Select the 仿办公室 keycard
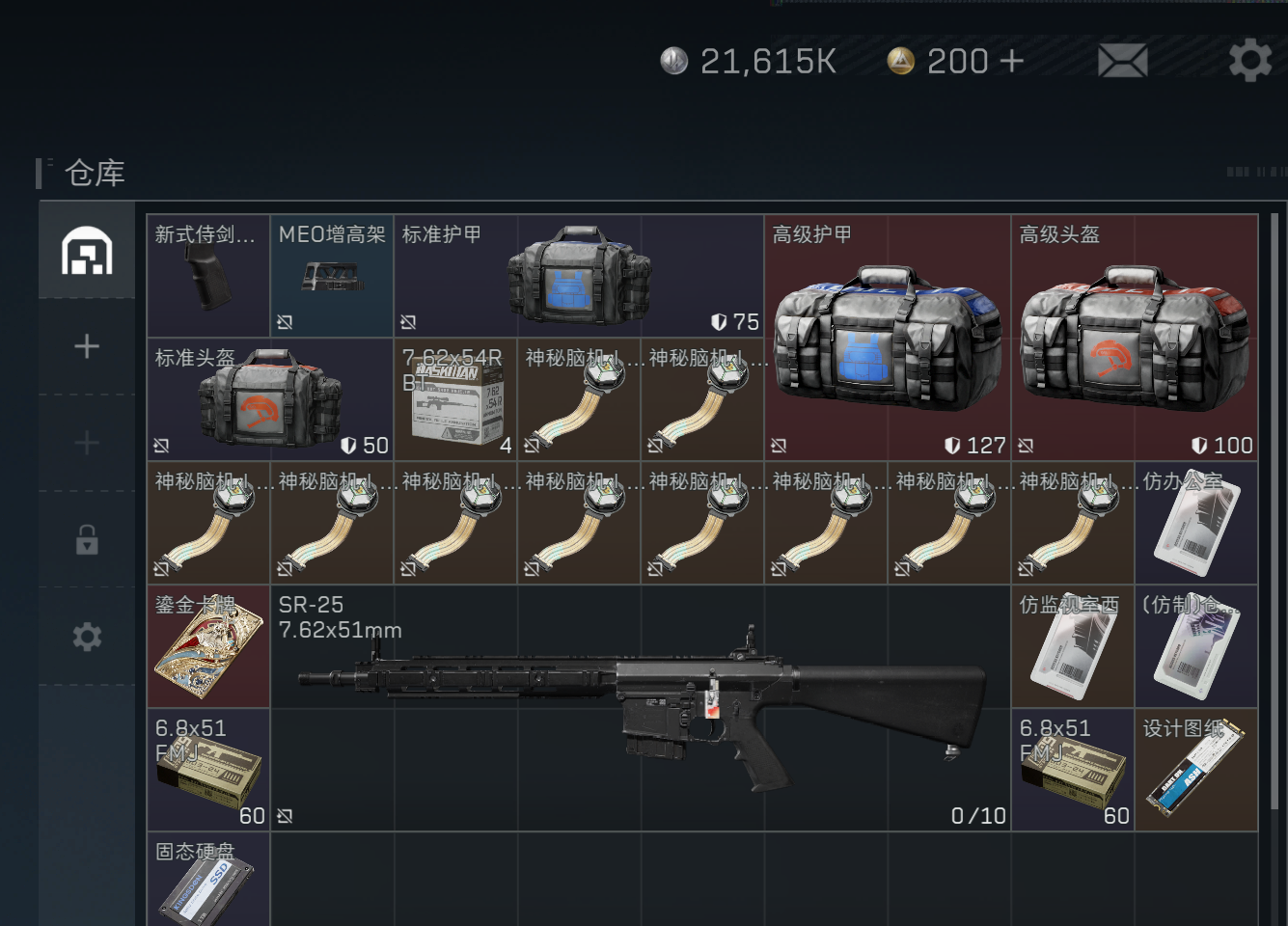This screenshot has width=1288, height=926. (x=1196, y=523)
